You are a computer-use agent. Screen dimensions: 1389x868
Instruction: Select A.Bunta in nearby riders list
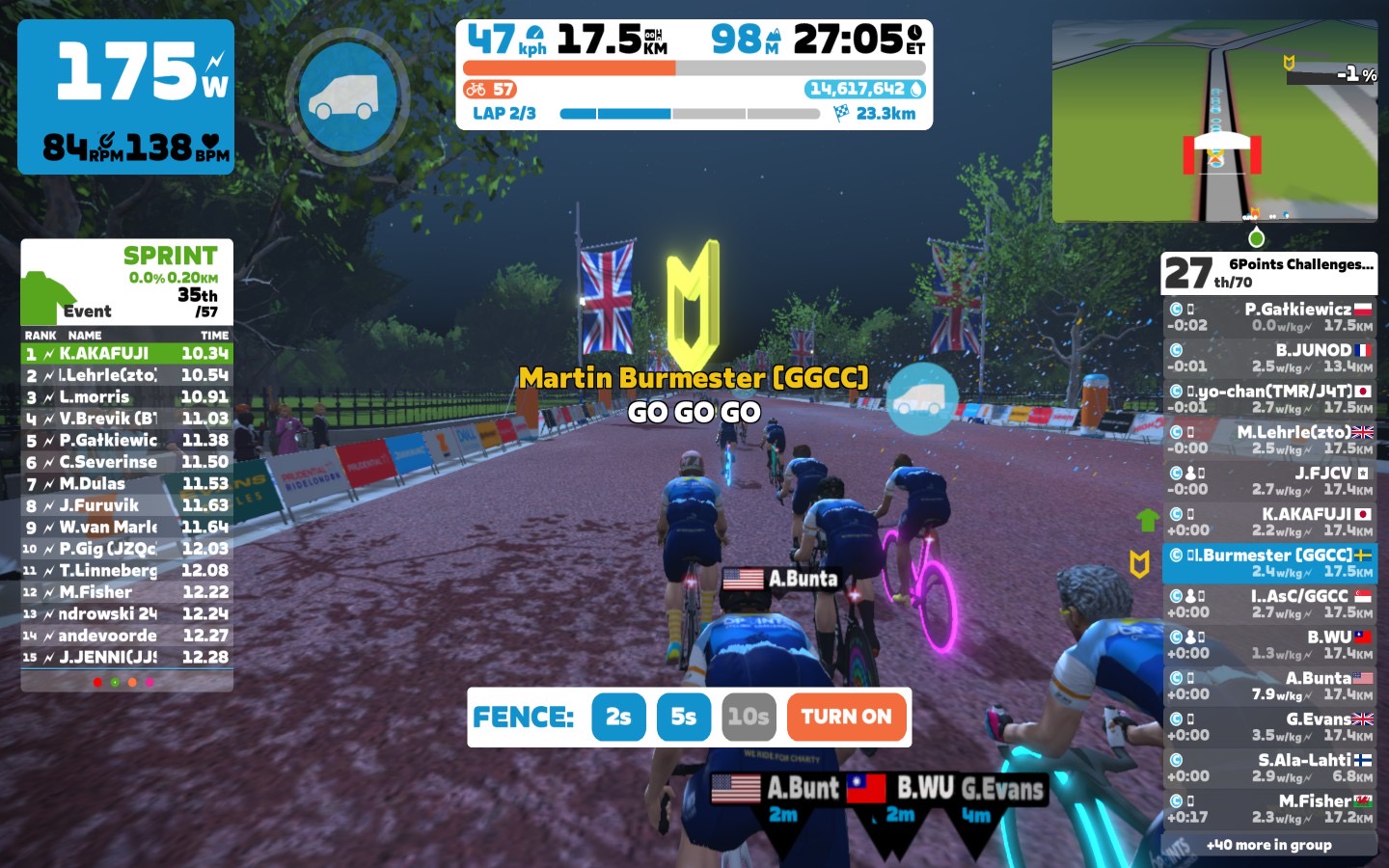coord(1269,686)
